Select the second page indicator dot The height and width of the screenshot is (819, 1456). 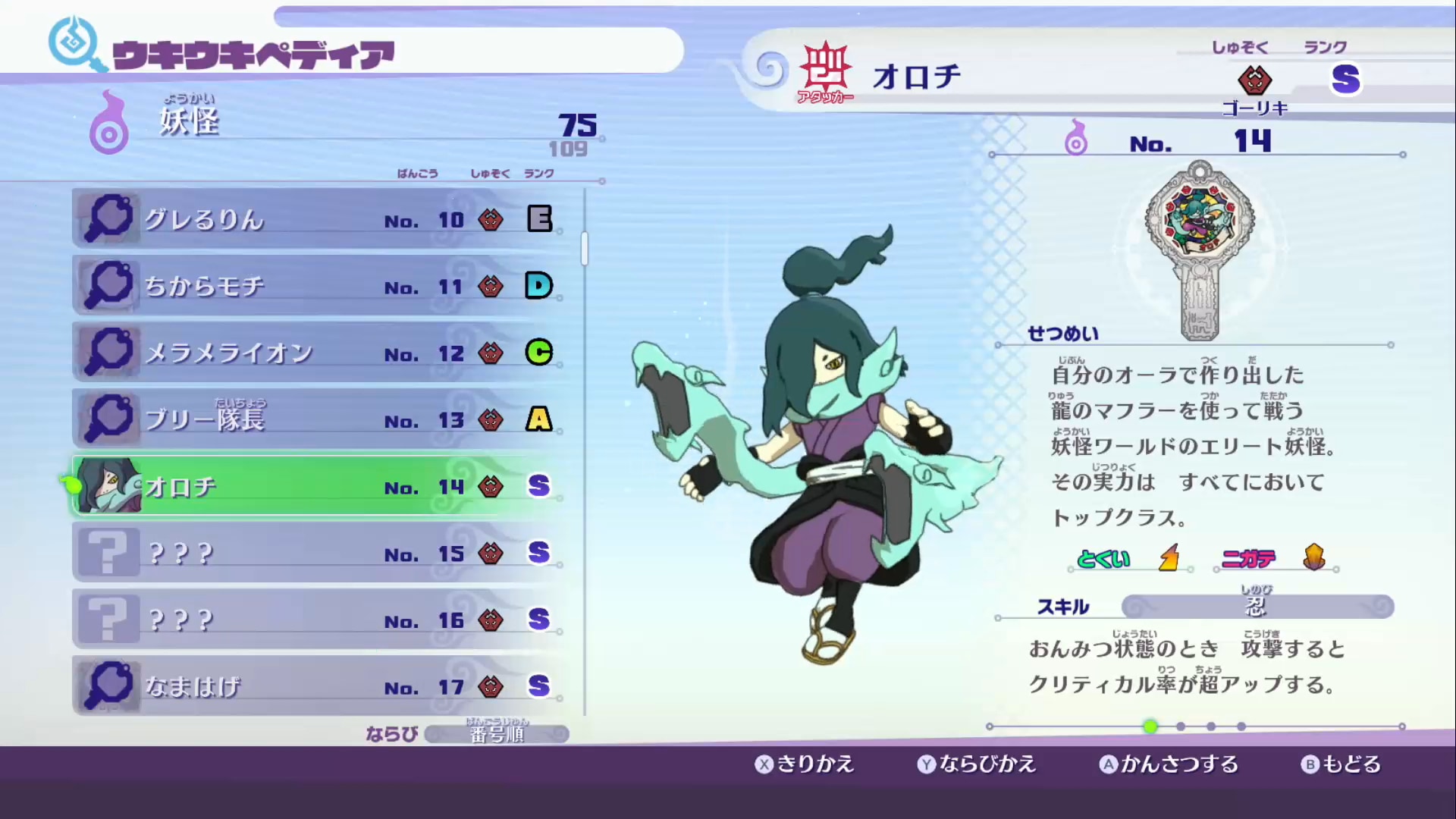coord(1180,726)
